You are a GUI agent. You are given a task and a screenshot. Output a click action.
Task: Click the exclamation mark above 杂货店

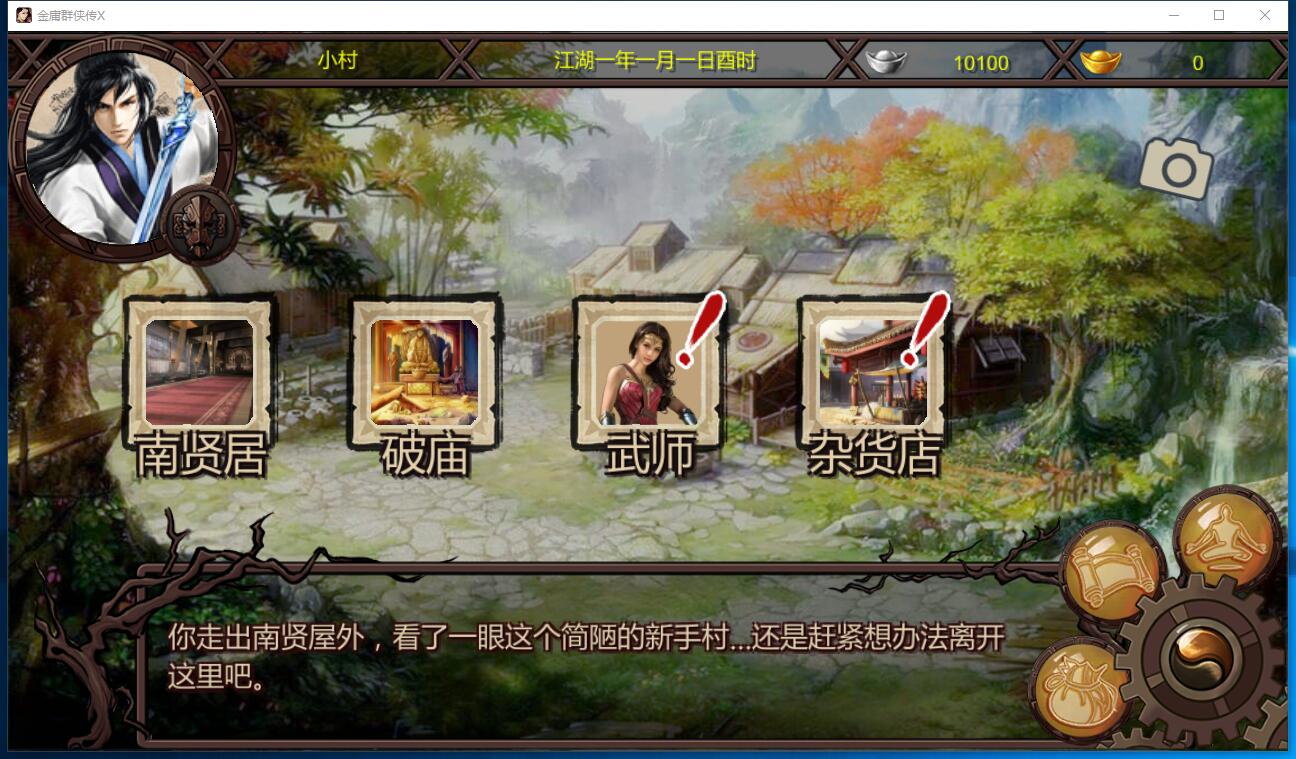(925, 325)
